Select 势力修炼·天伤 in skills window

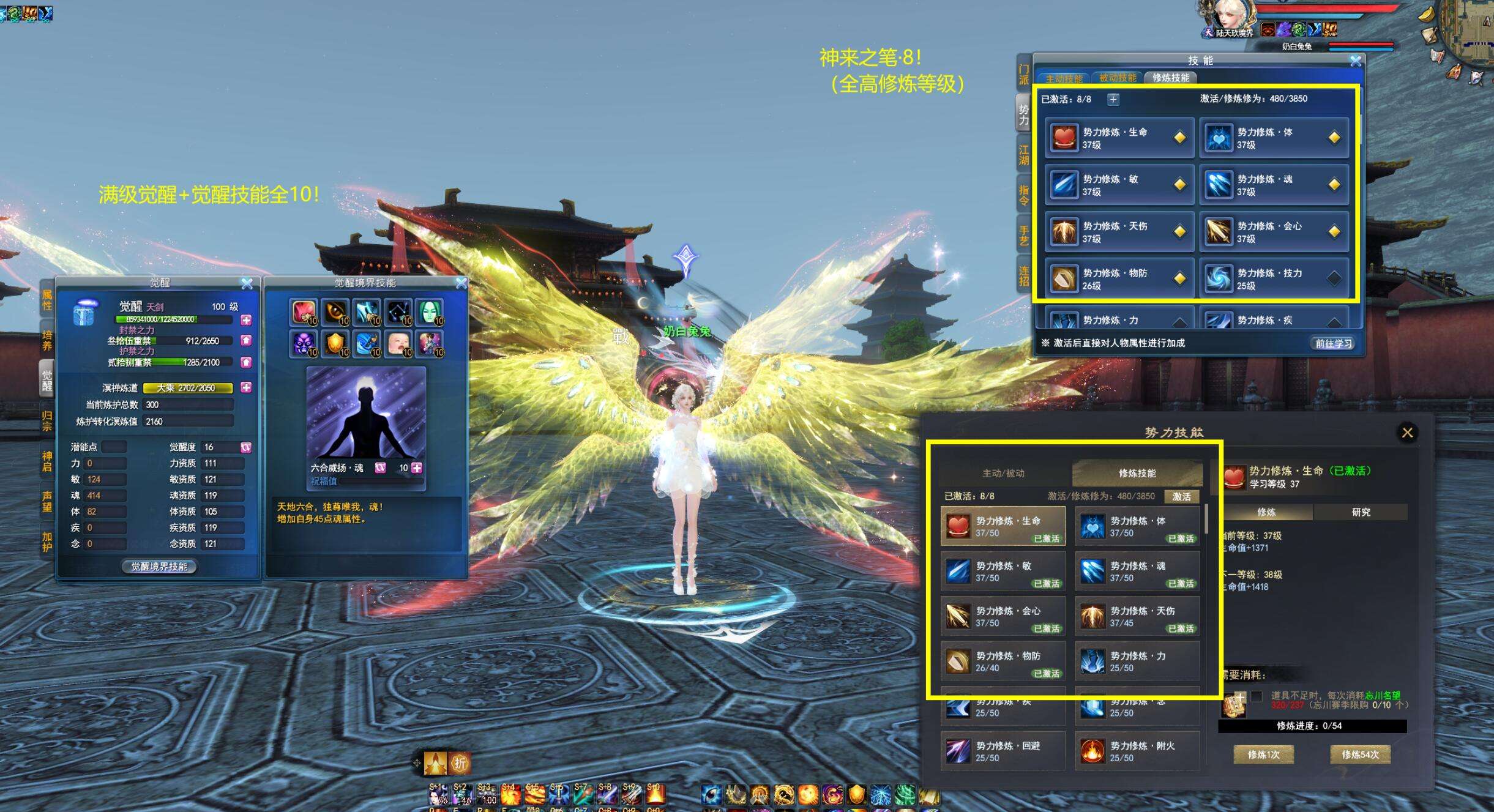1119,232
